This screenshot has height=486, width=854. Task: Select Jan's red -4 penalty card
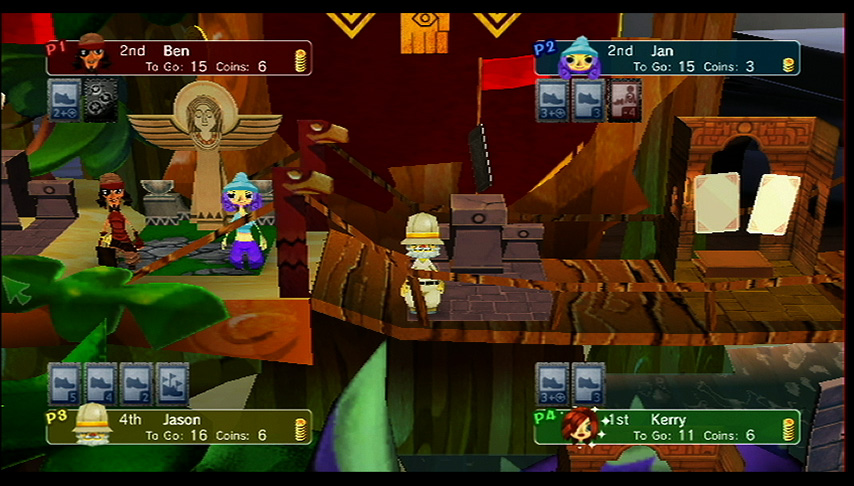(x=624, y=101)
